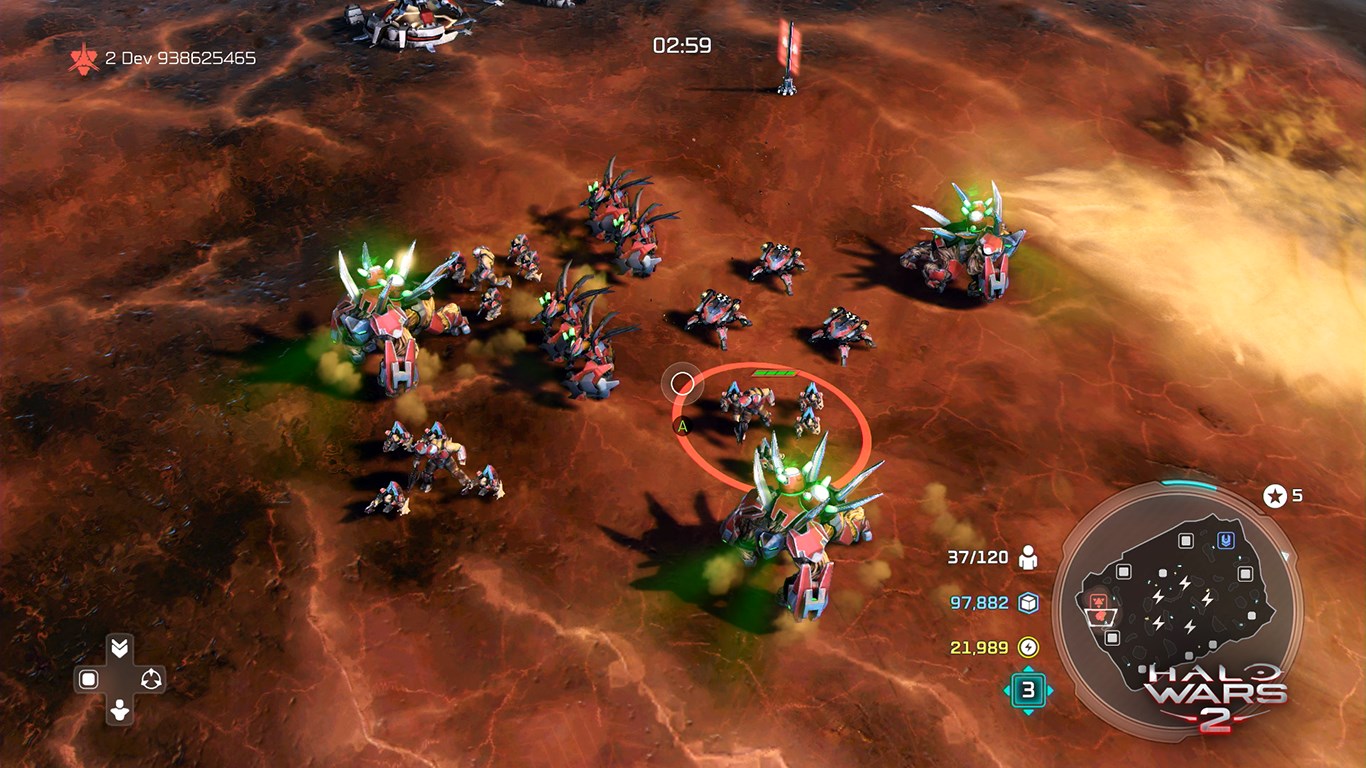Select the blue base marker on the minimap

pos(1224,540)
